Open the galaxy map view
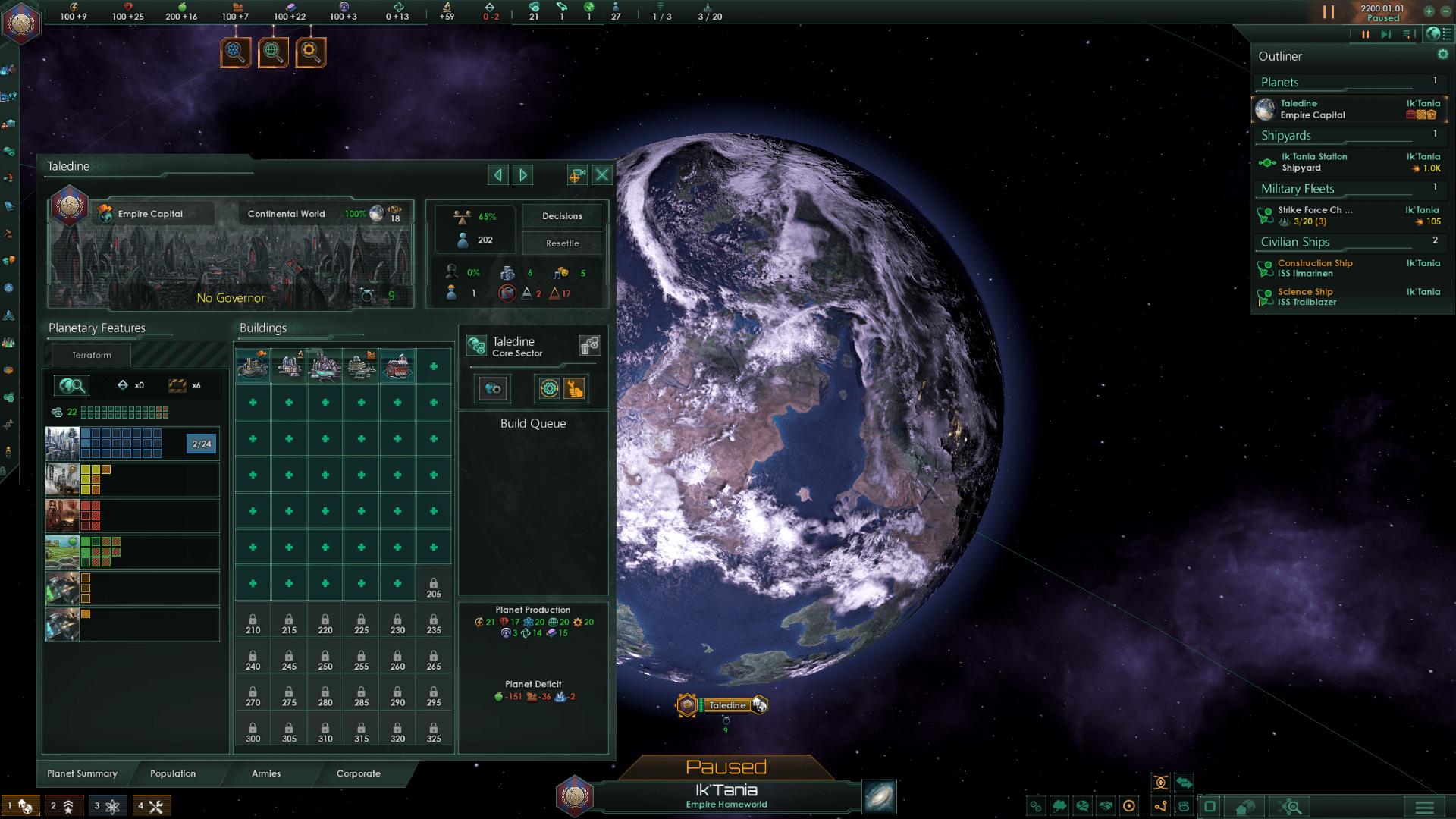The image size is (1456, 819). click(x=879, y=797)
